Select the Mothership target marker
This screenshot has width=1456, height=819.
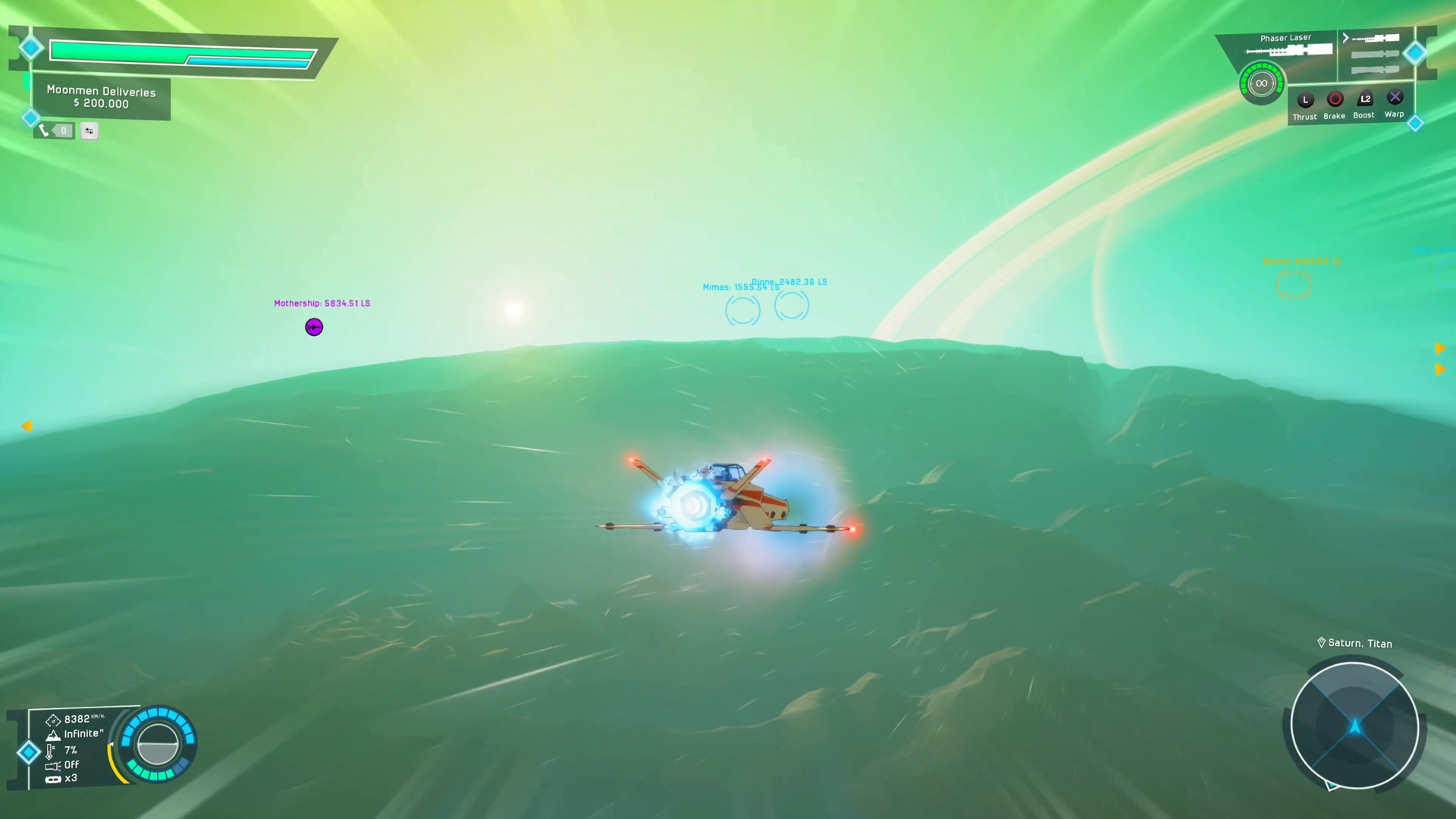point(314,327)
